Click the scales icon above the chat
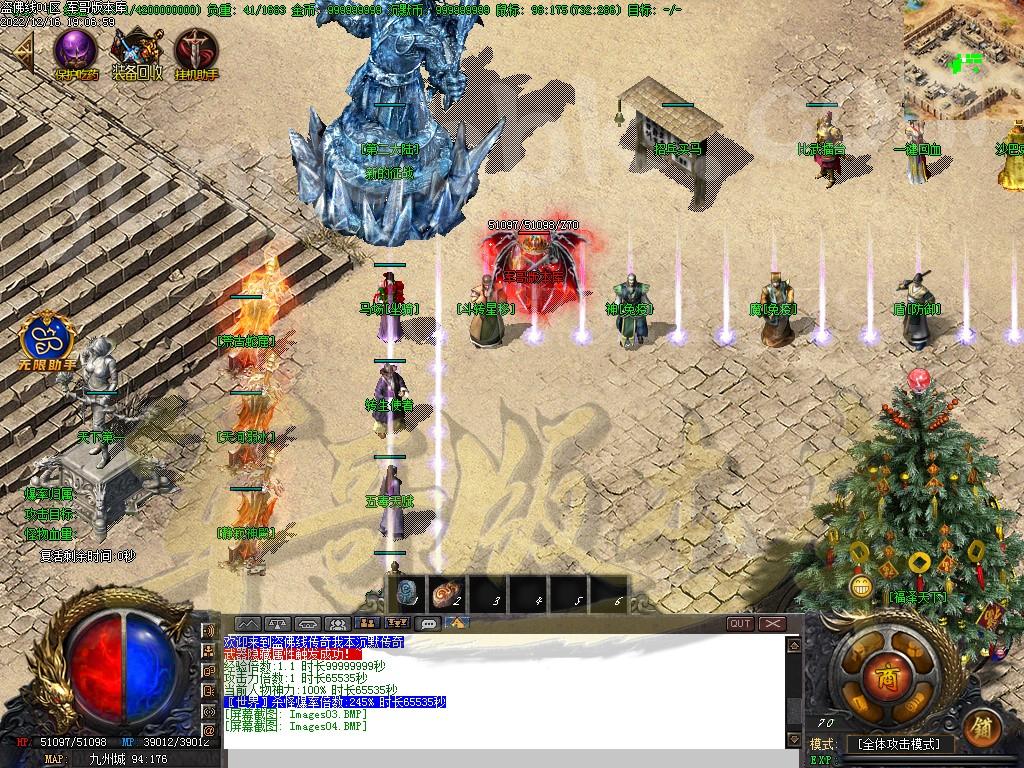 [x=279, y=623]
